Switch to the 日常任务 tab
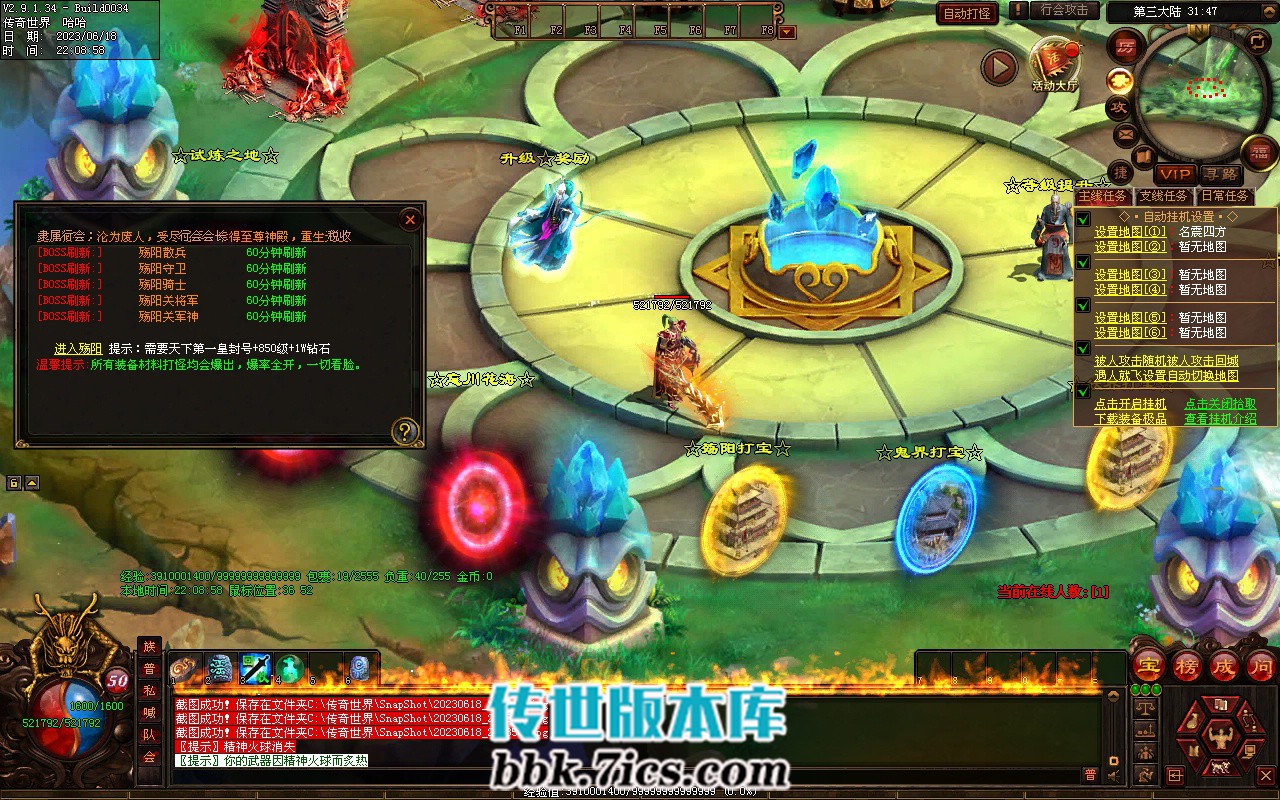This screenshot has width=1280, height=800. click(x=1225, y=196)
